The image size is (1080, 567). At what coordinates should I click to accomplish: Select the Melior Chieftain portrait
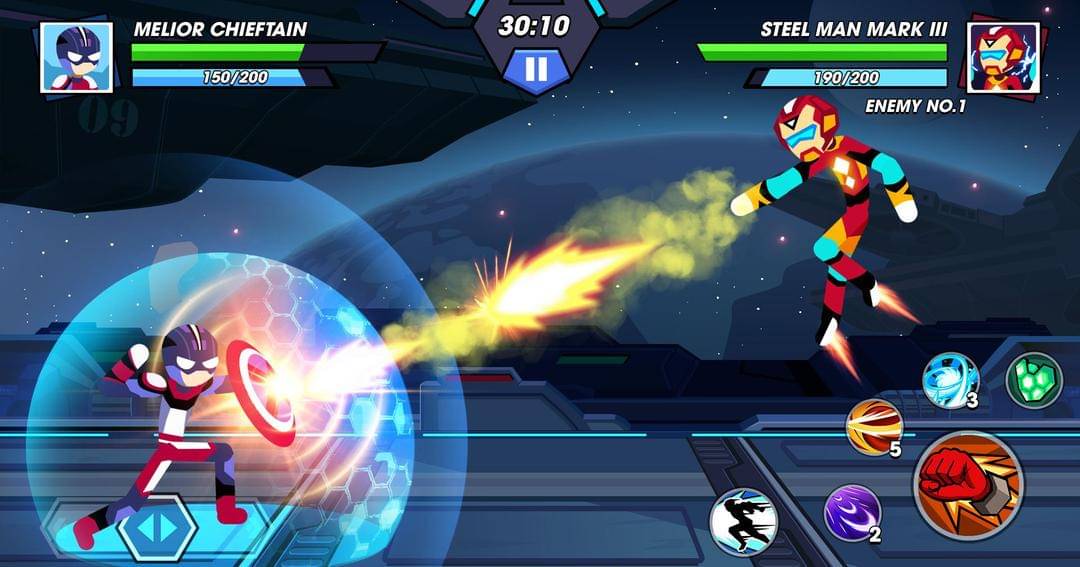[x=76, y=57]
